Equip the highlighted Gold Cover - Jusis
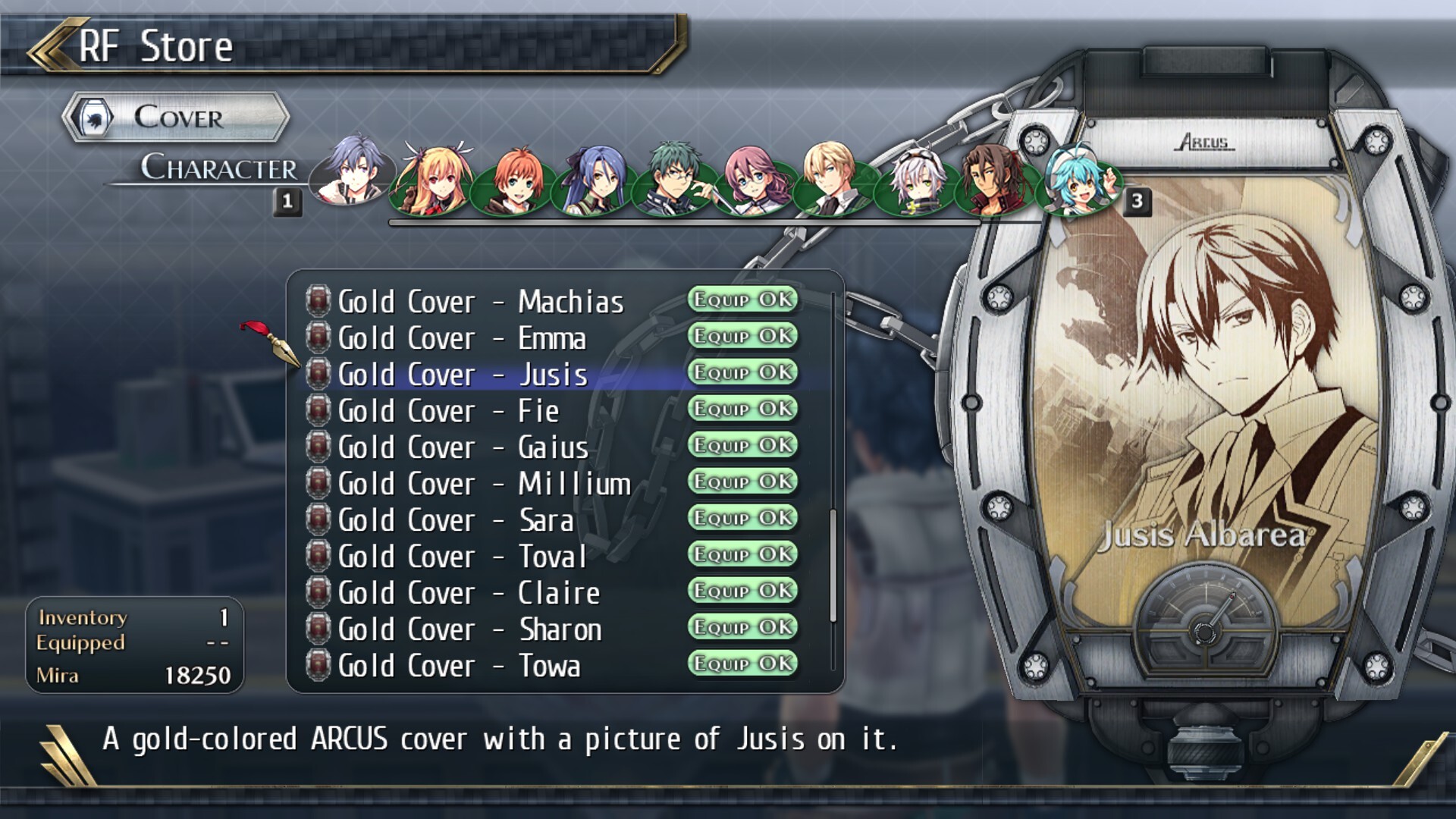Viewport: 1456px width, 819px height. (742, 373)
